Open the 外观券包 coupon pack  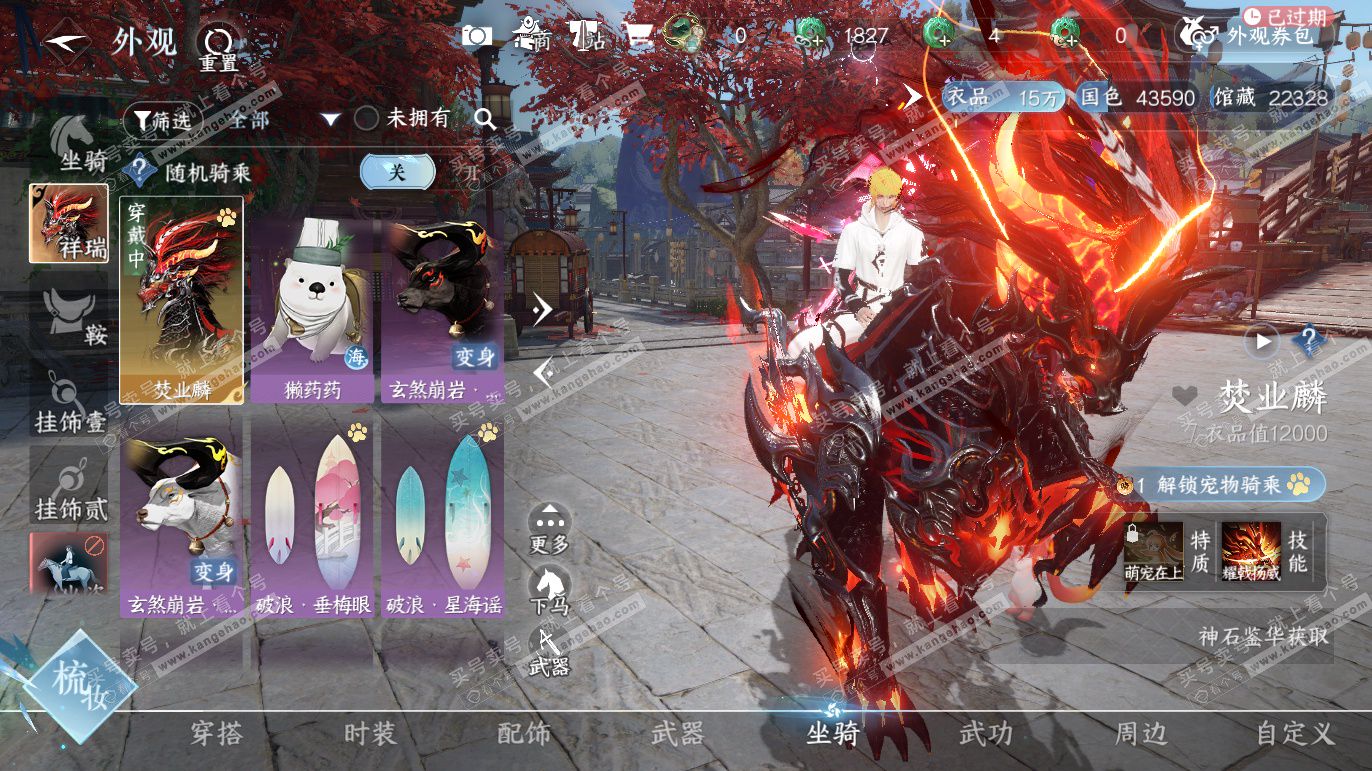tap(1255, 36)
